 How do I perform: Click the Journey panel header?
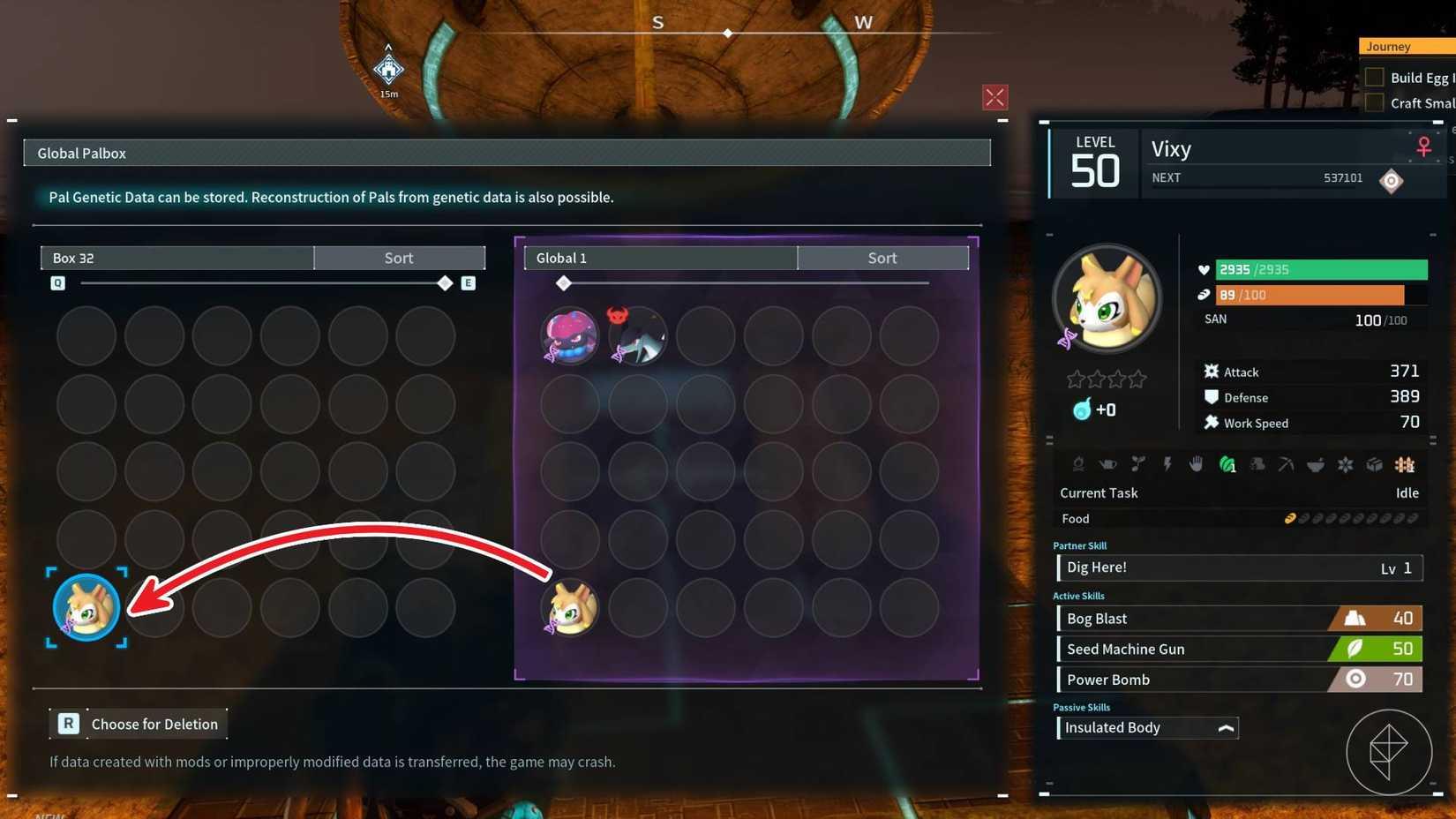click(1388, 46)
